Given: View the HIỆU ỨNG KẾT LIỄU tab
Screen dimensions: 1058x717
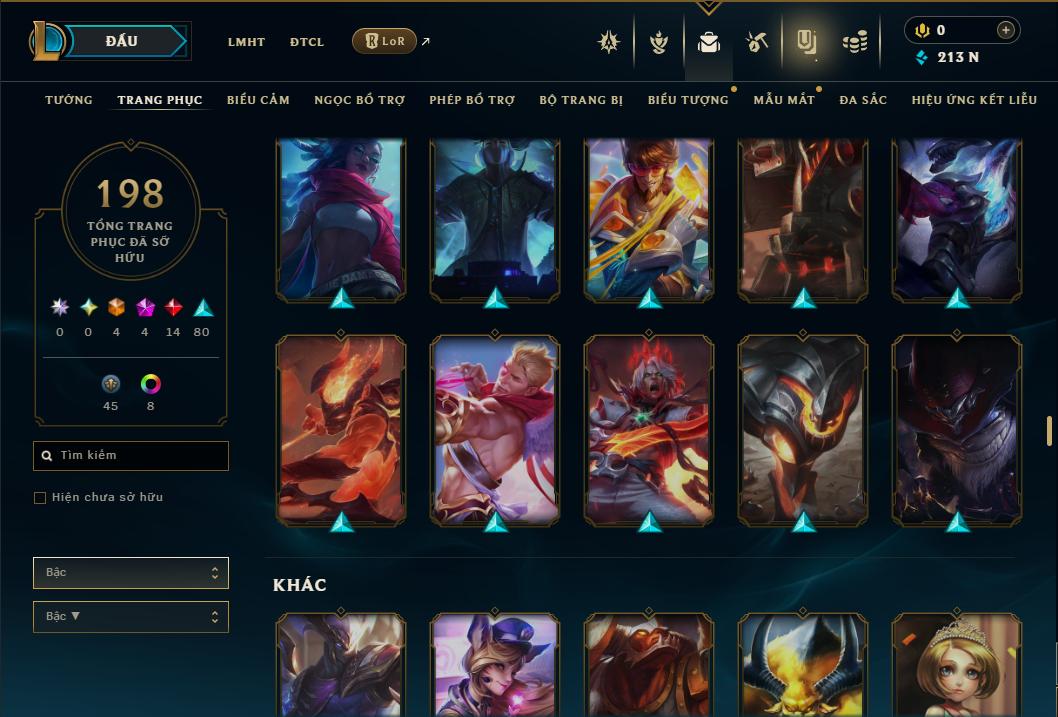Looking at the screenshot, I should click(974, 100).
